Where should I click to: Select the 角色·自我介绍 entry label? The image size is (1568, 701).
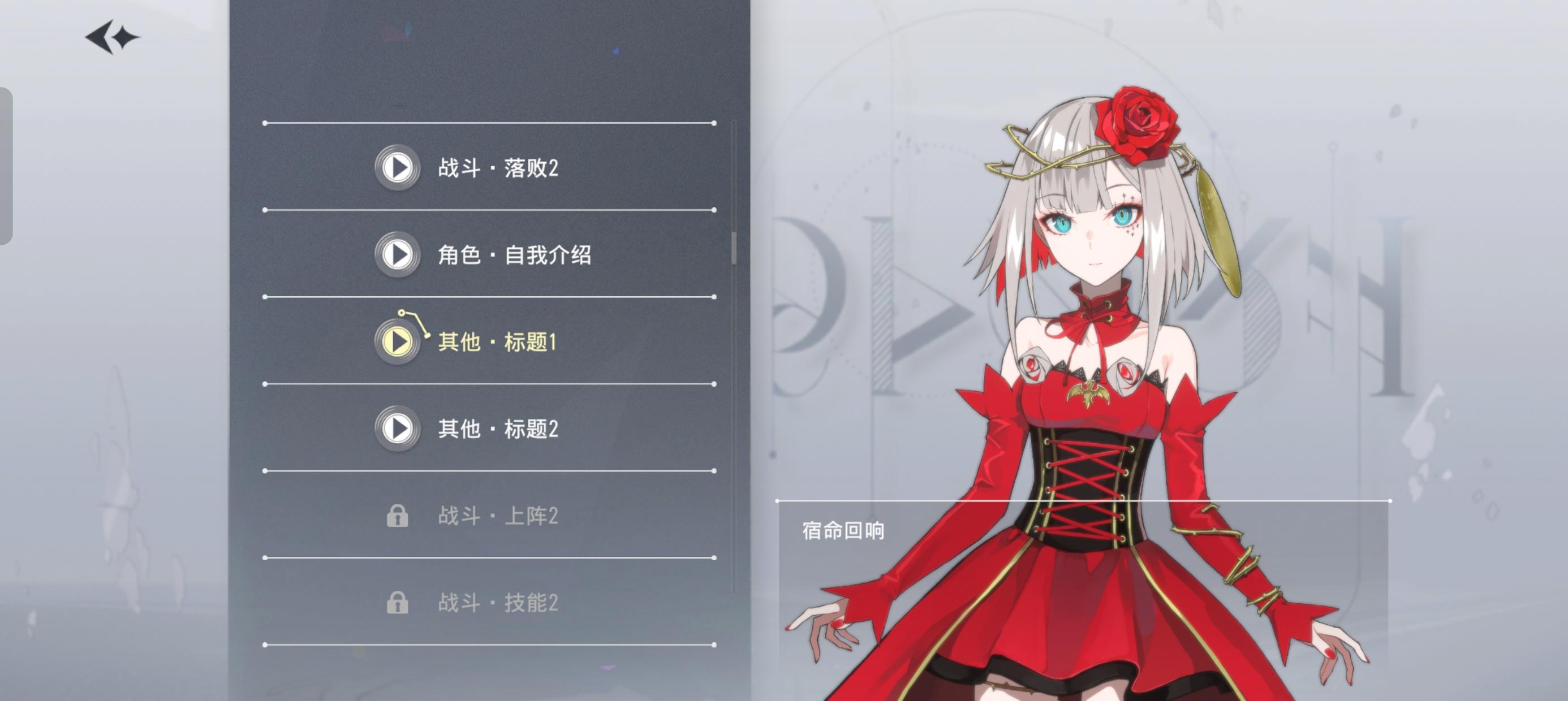pyautogui.click(x=515, y=256)
